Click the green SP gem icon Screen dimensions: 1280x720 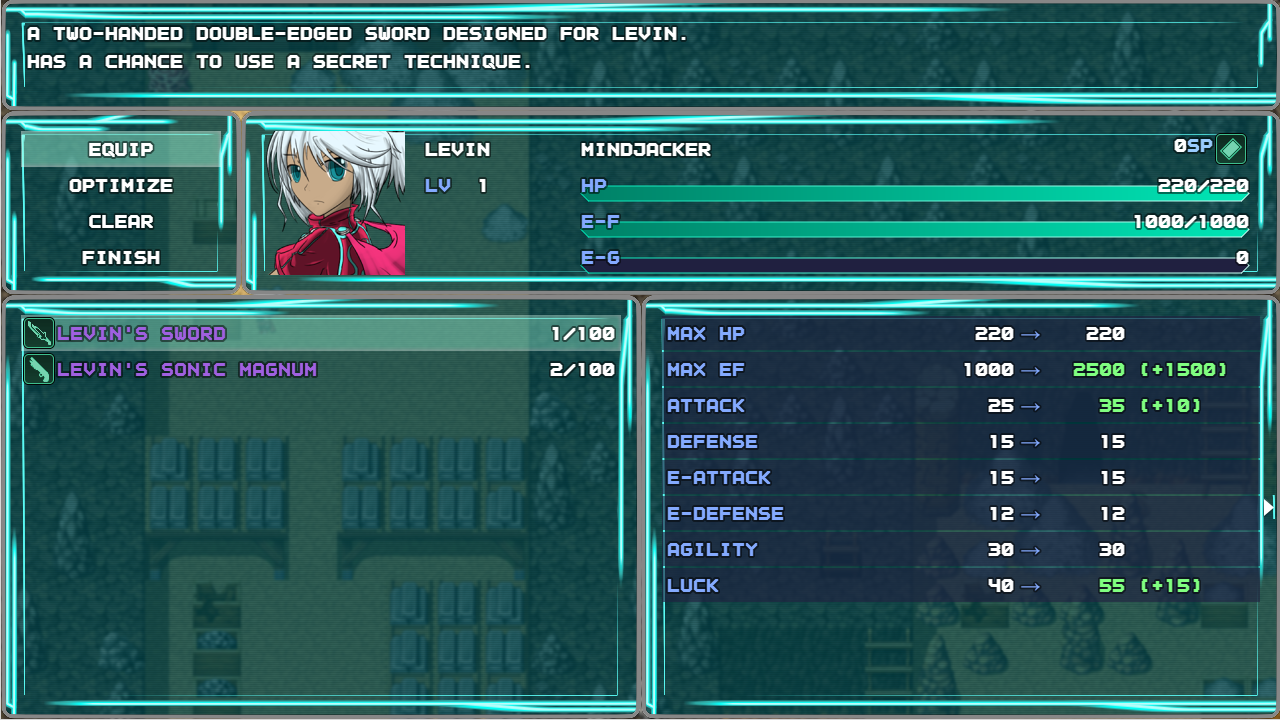click(1231, 149)
